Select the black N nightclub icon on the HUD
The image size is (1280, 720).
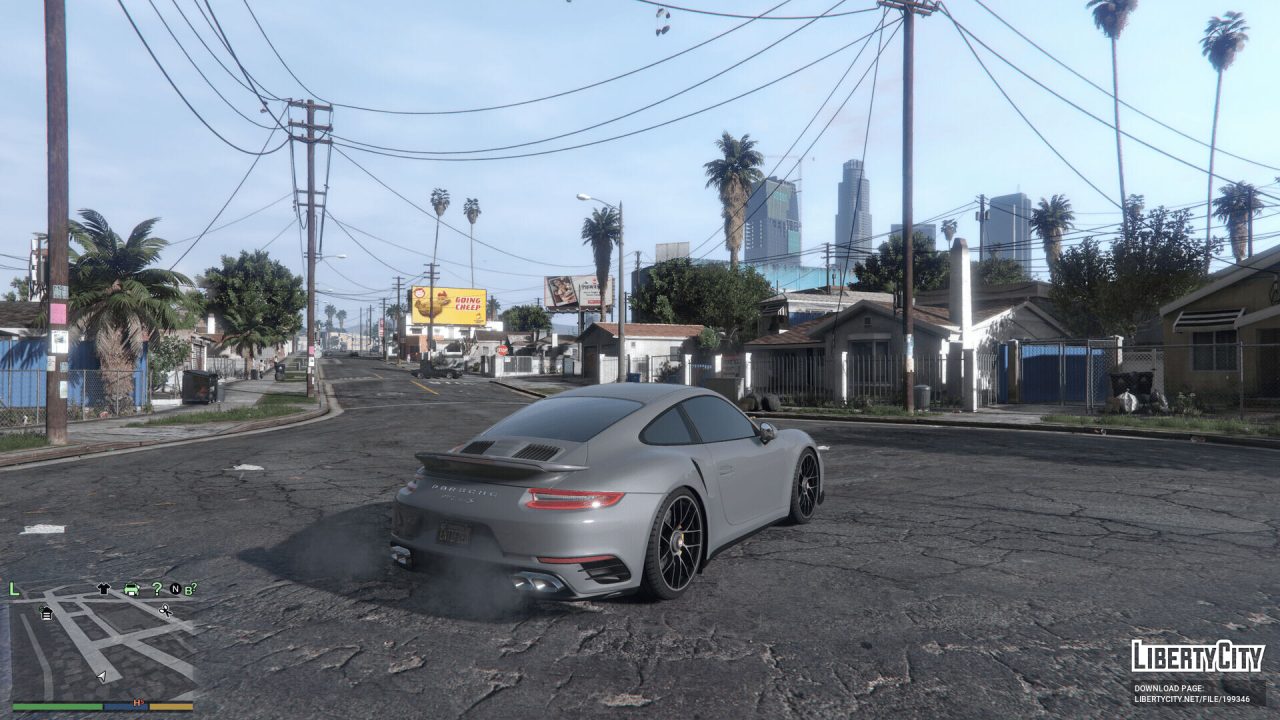pos(176,589)
